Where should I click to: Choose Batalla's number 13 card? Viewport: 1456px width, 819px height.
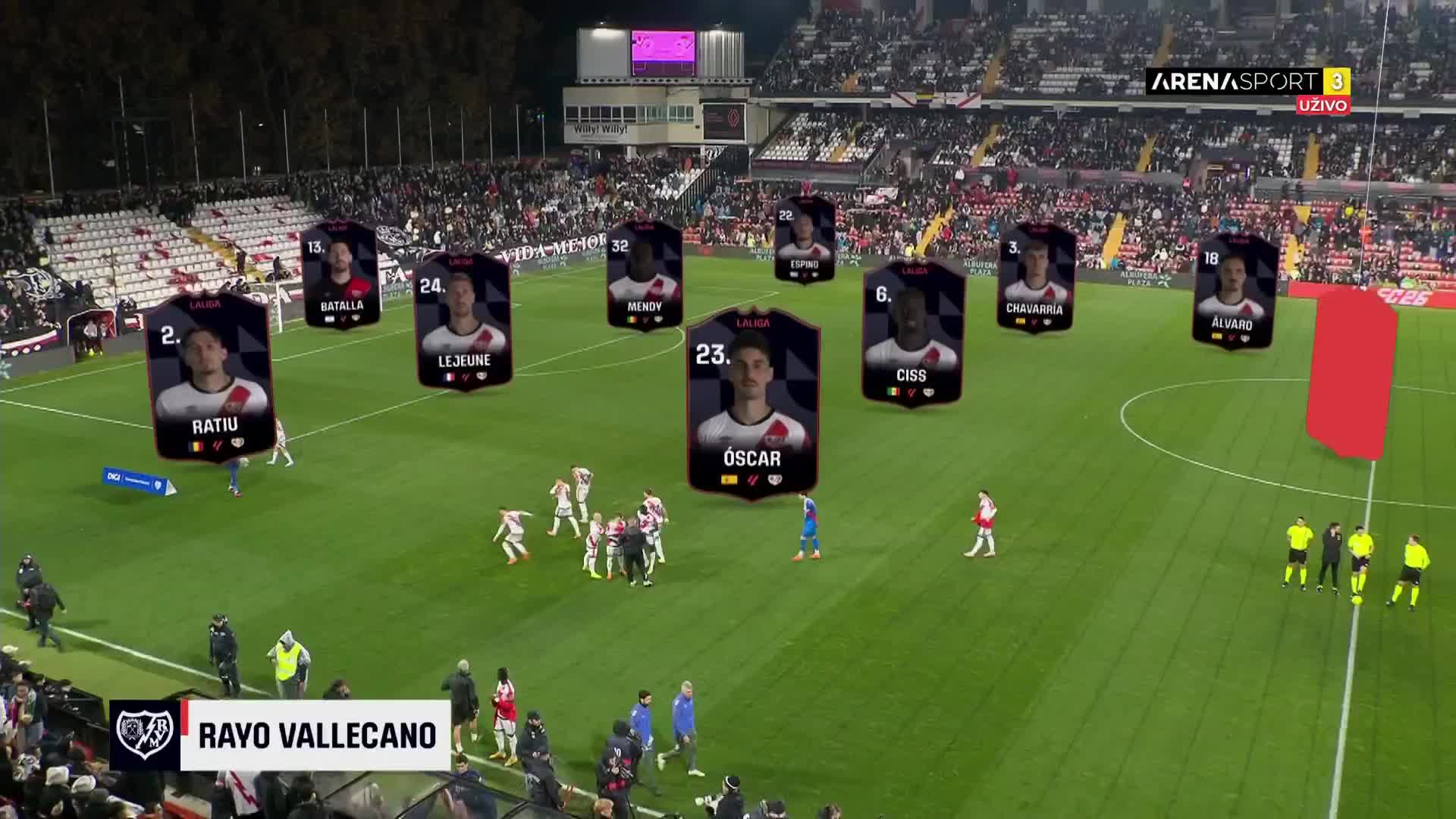pyautogui.click(x=340, y=275)
